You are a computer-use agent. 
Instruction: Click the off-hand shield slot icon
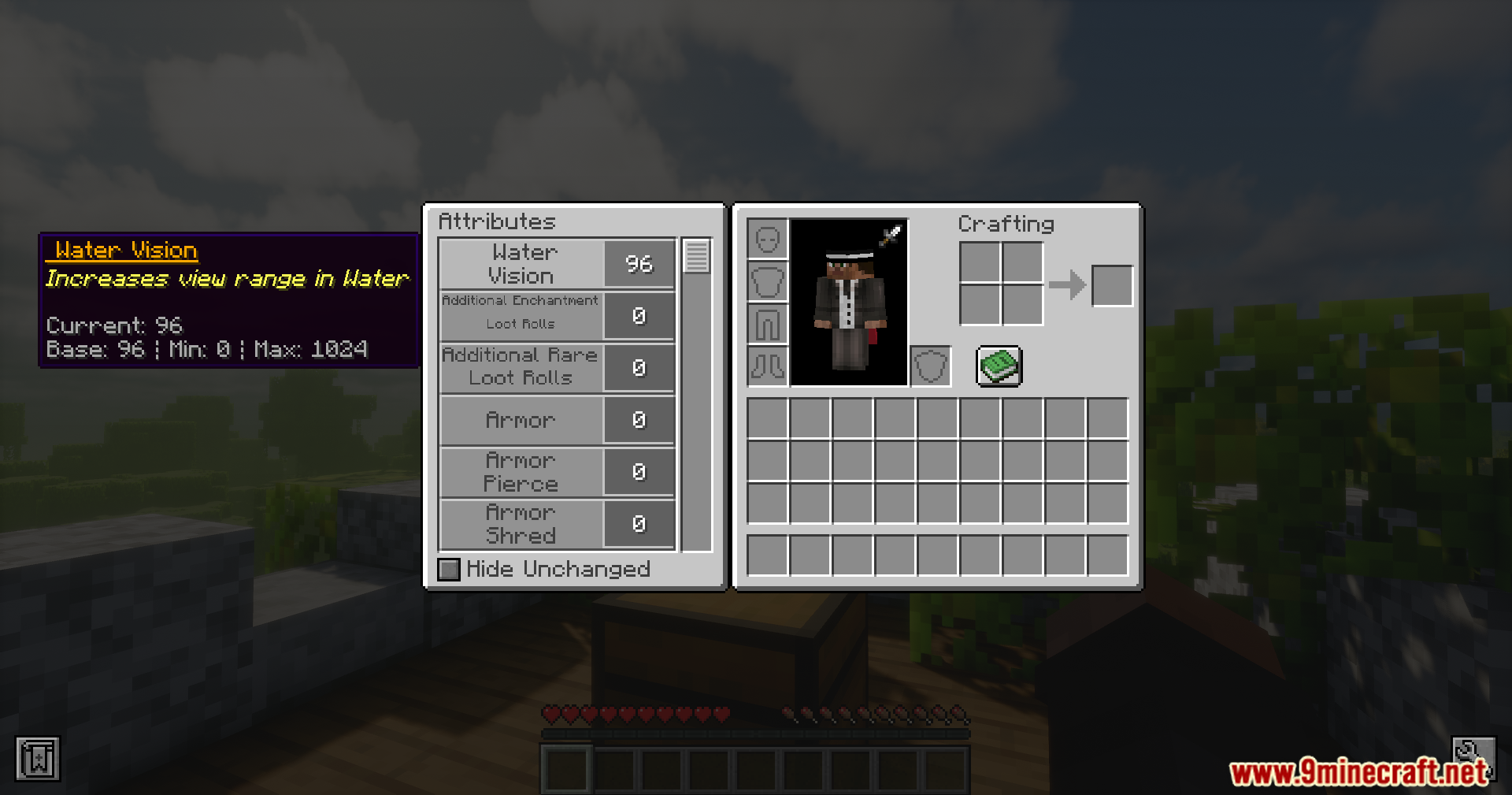(930, 367)
